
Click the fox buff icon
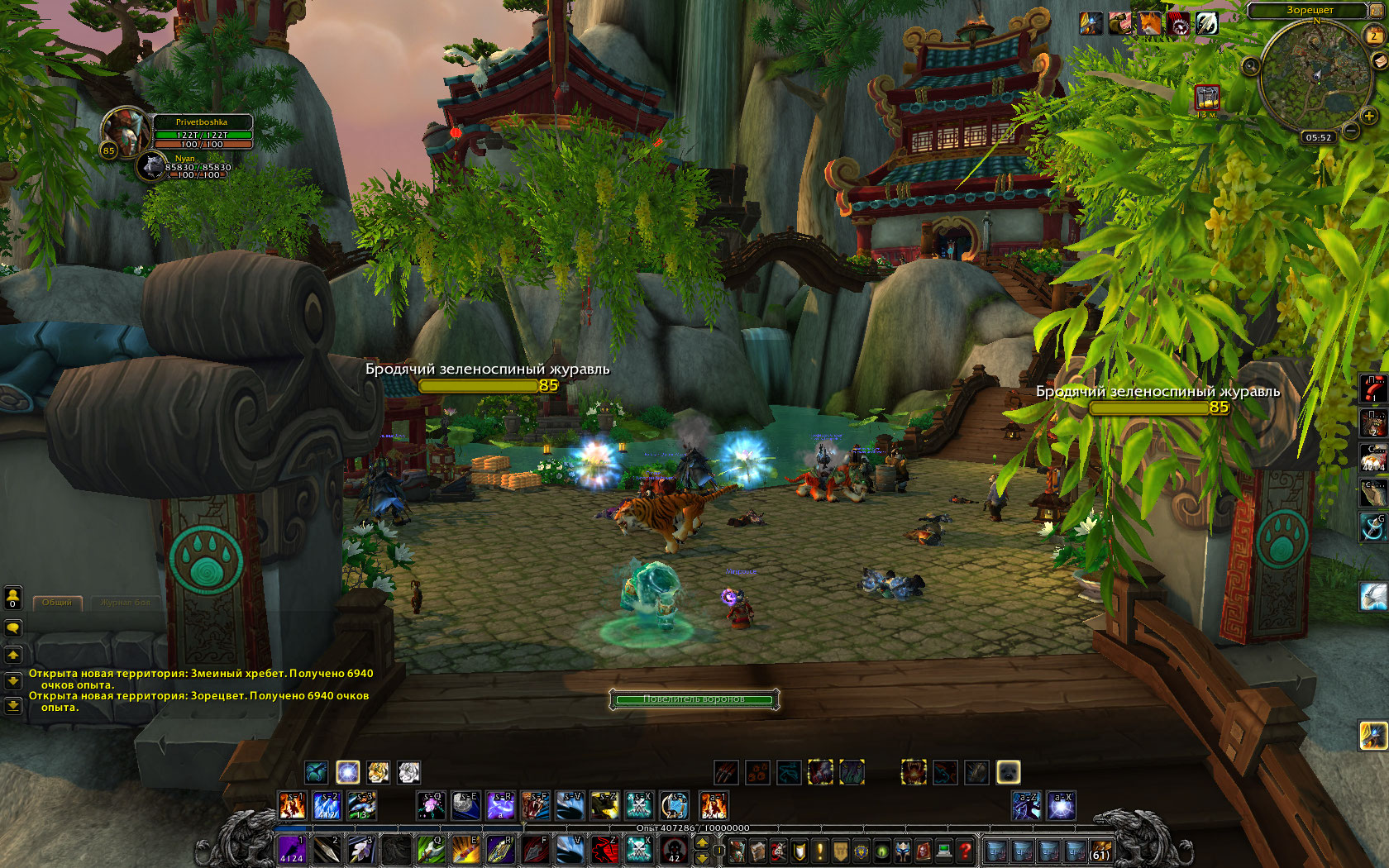[1150, 24]
